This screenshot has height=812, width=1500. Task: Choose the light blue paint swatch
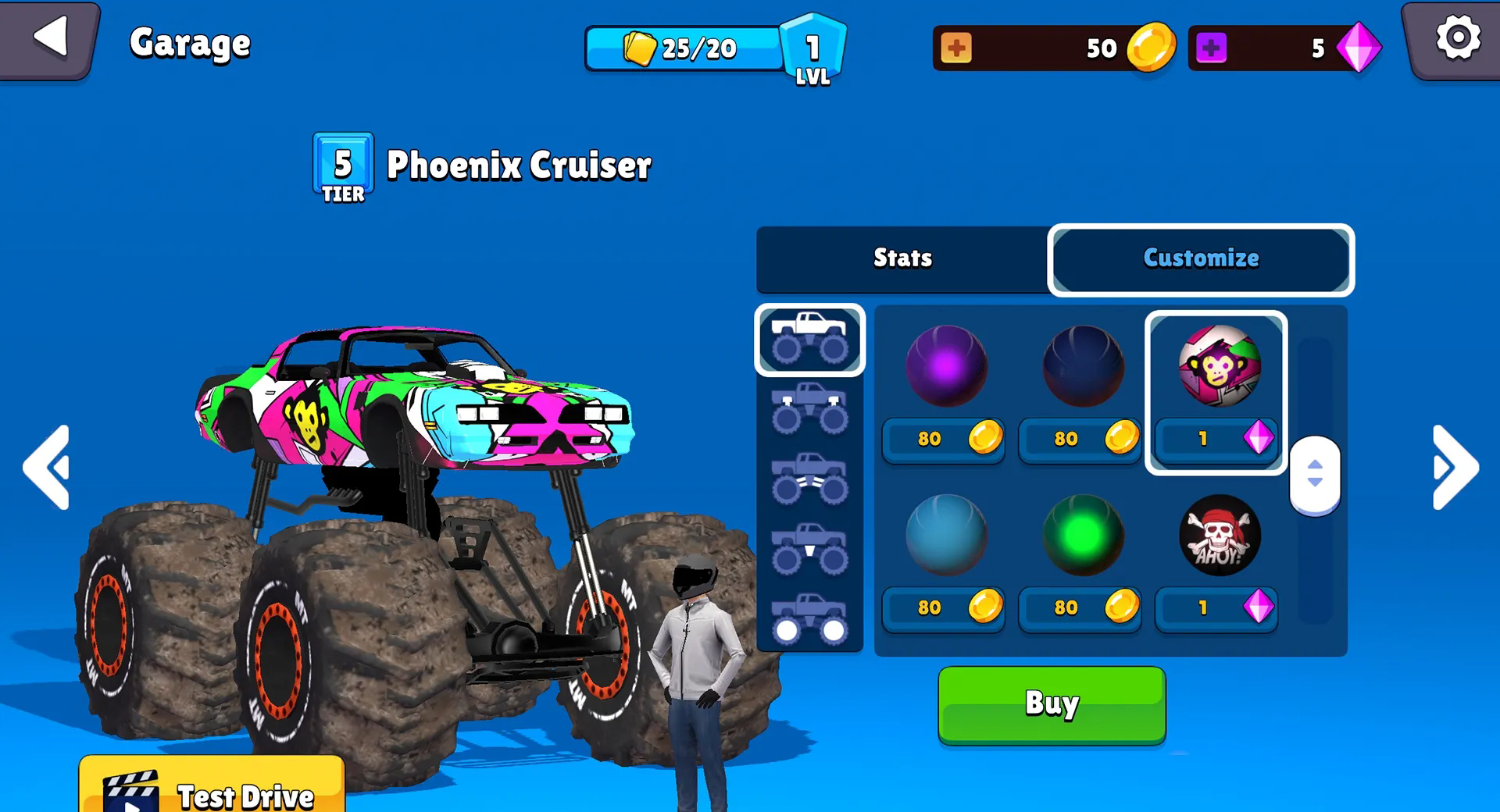[945, 536]
